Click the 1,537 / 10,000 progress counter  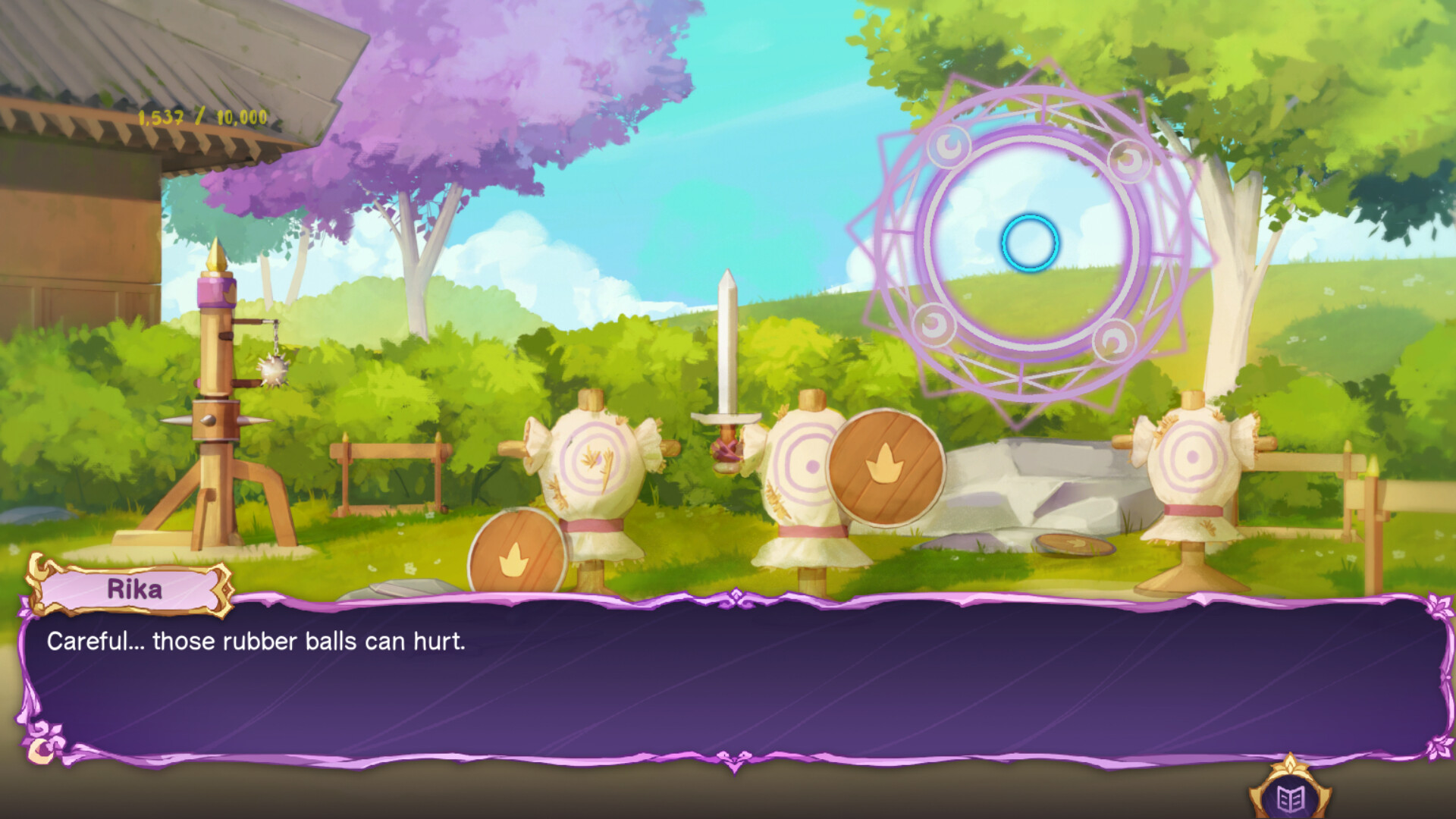click(x=202, y=115)
